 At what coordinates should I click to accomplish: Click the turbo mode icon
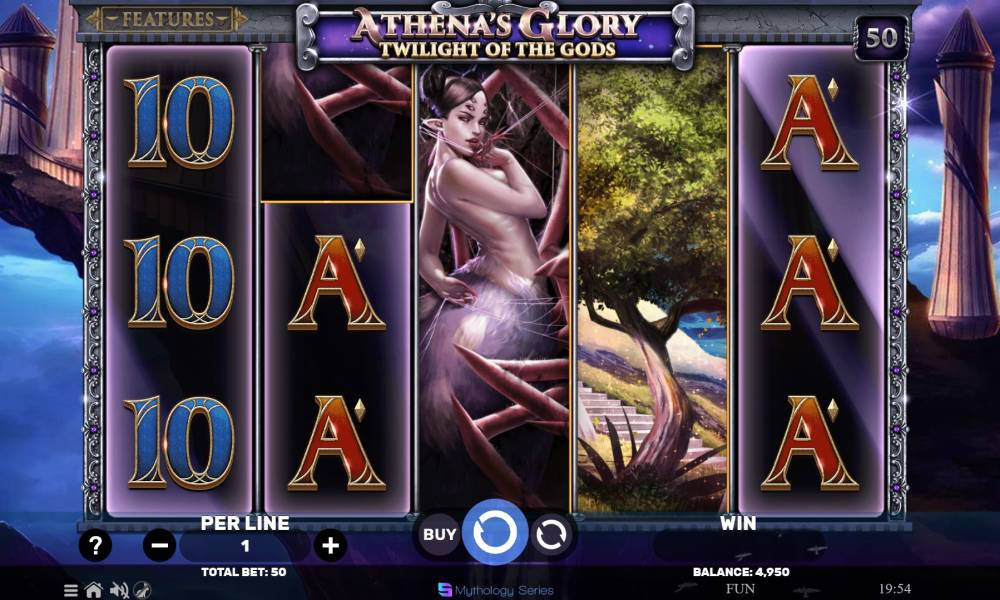(142, 590)
